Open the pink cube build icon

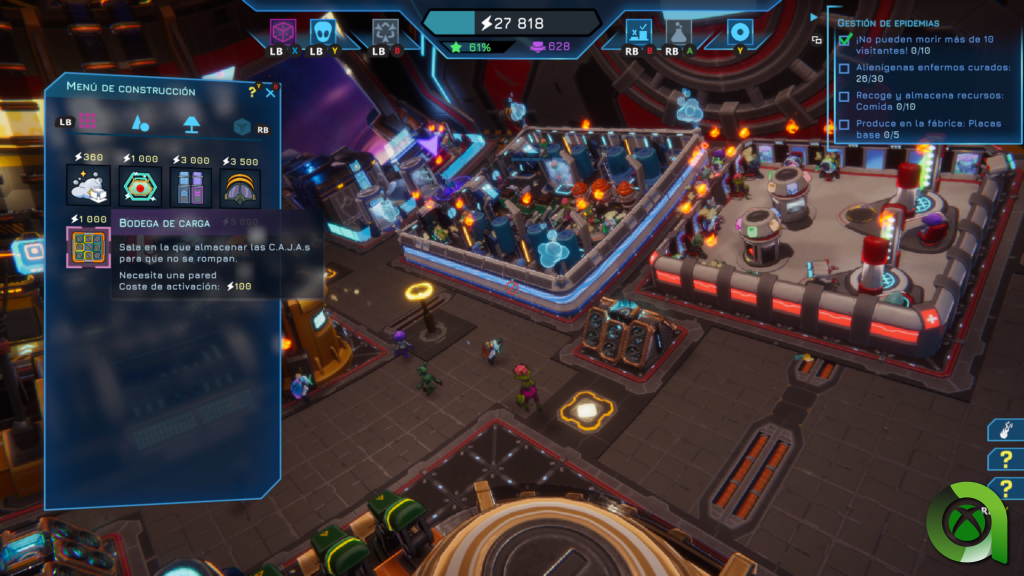tap(285, 32)
